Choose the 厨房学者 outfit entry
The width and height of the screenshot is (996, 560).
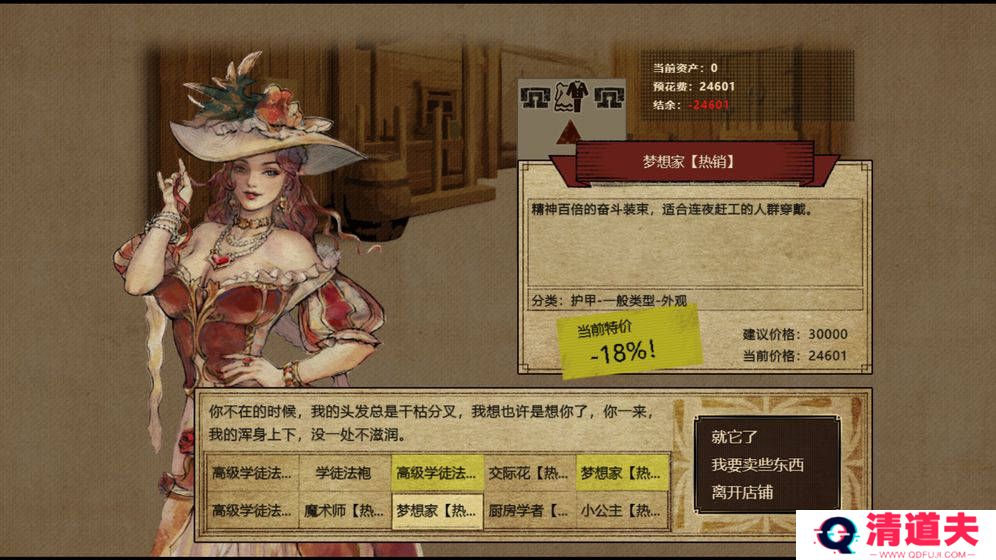click(x=528, y=510)
